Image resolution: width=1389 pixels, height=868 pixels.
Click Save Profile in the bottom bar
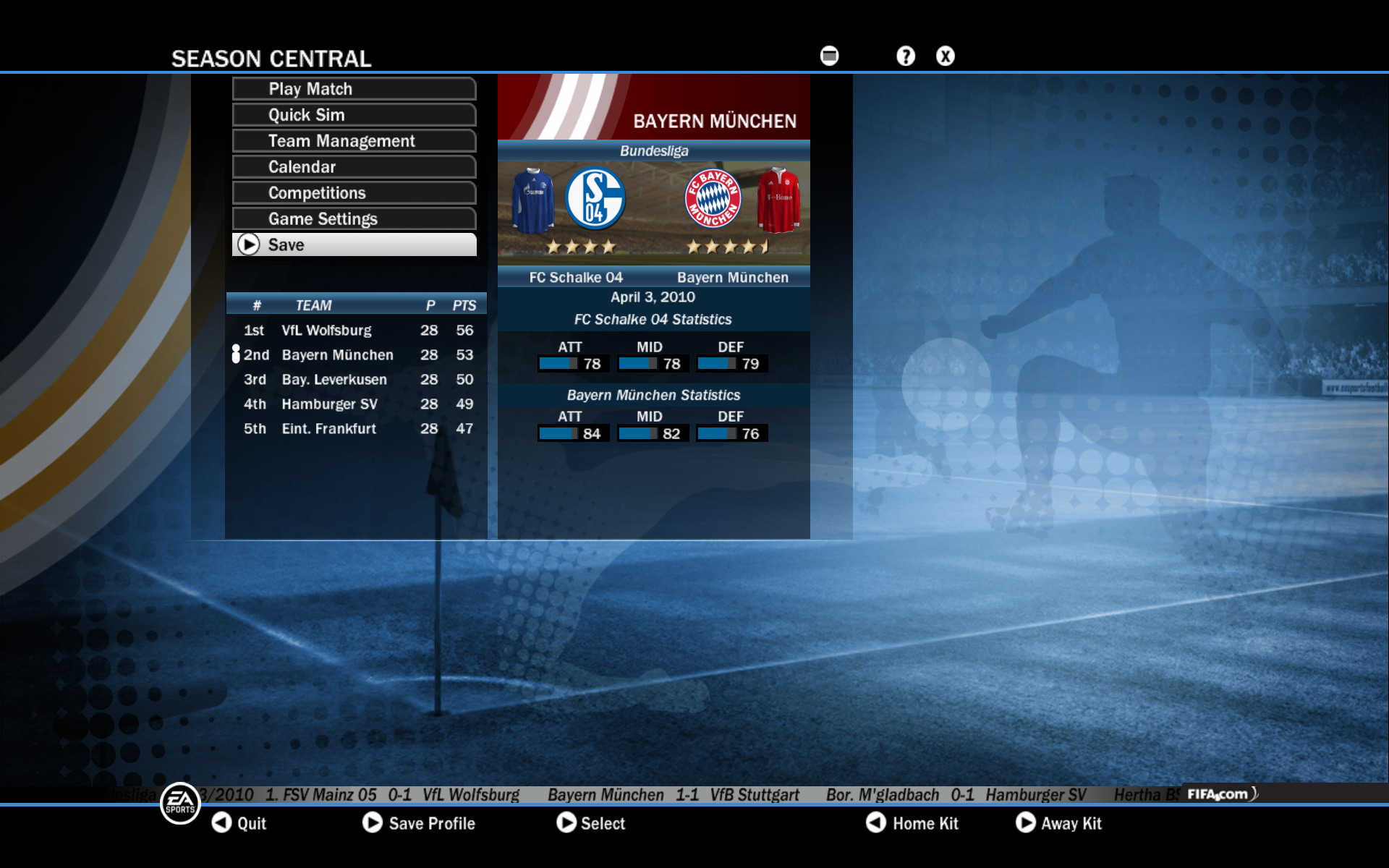[419, 823]
